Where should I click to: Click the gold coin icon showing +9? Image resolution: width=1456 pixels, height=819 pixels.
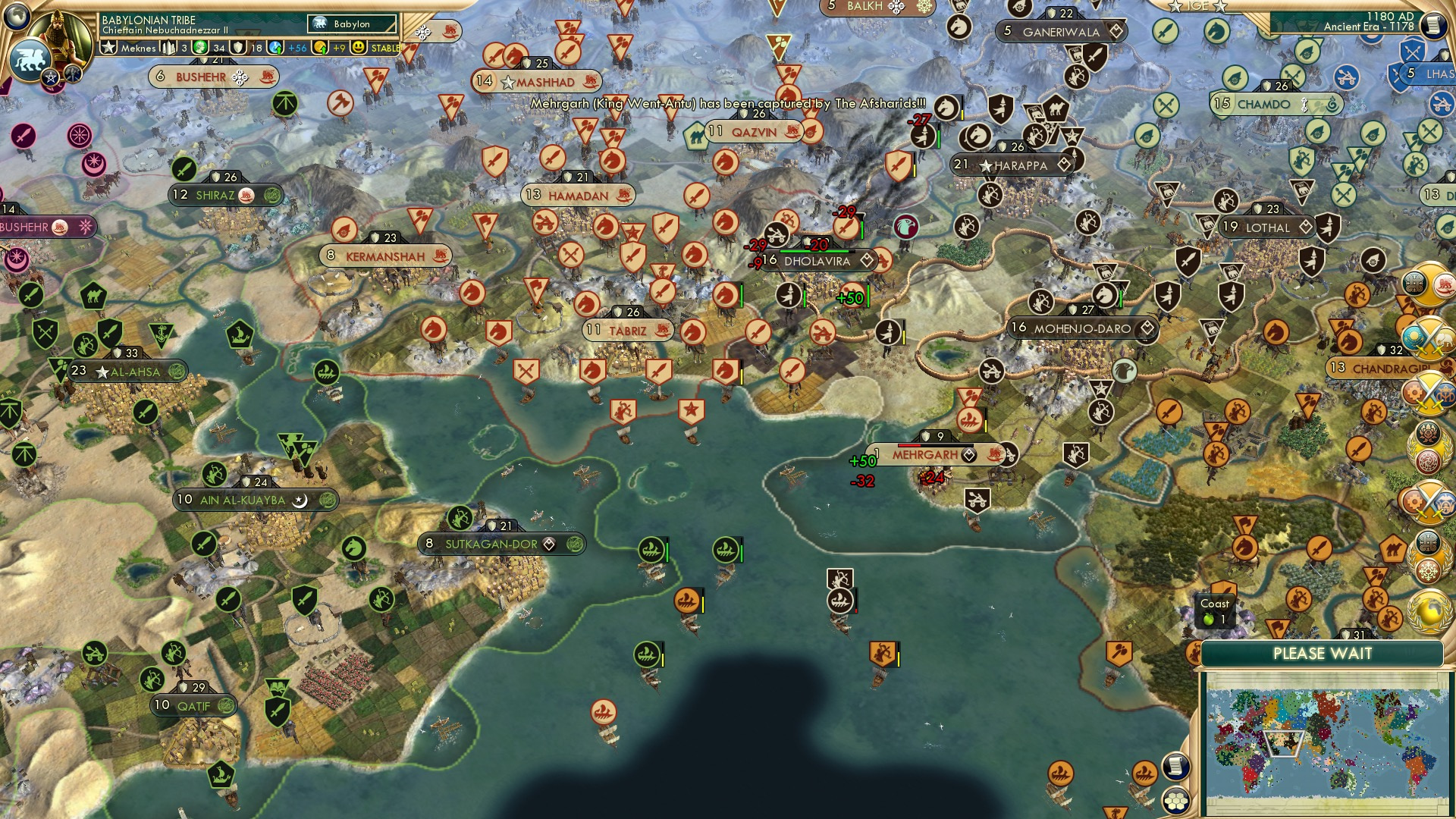[x=318, y=48]
